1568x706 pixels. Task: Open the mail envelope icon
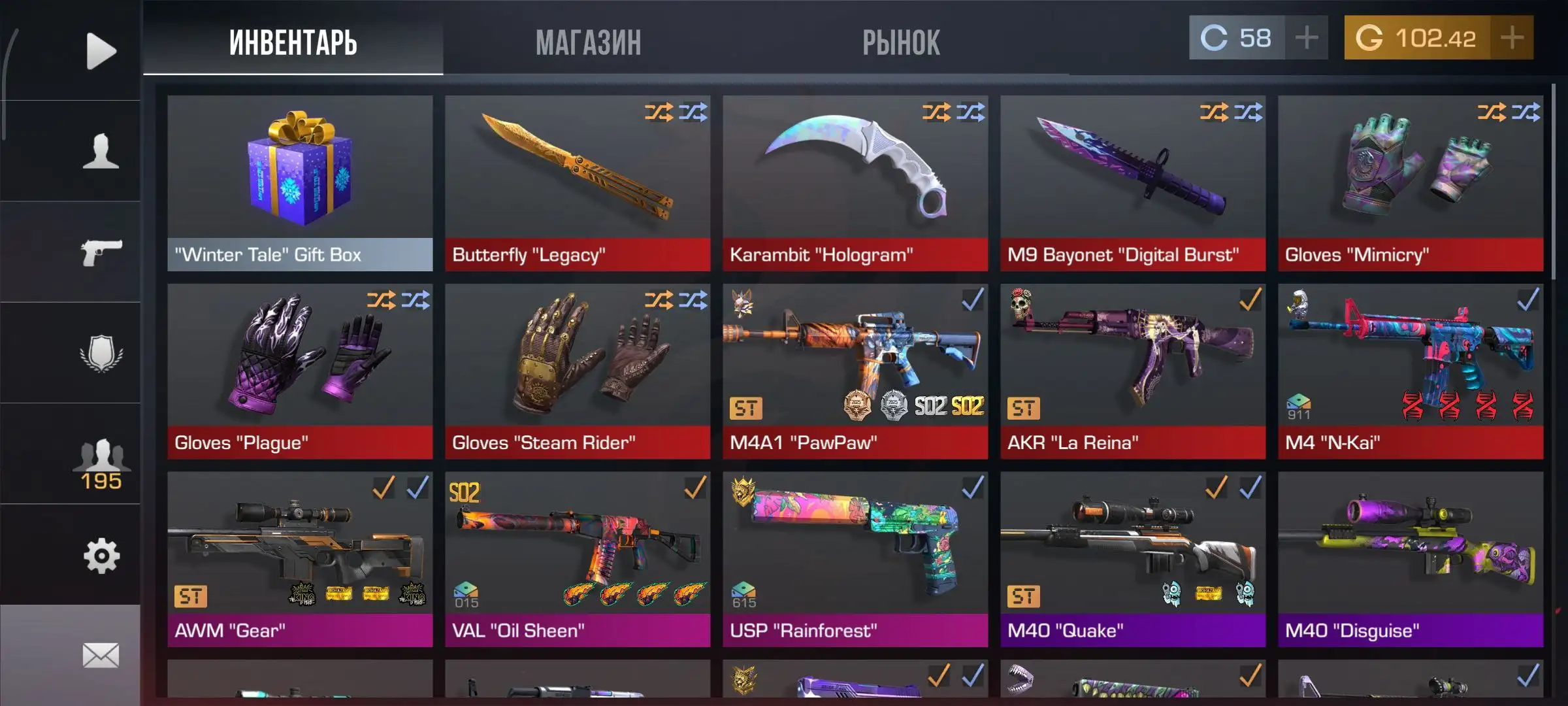click(100, 655)
